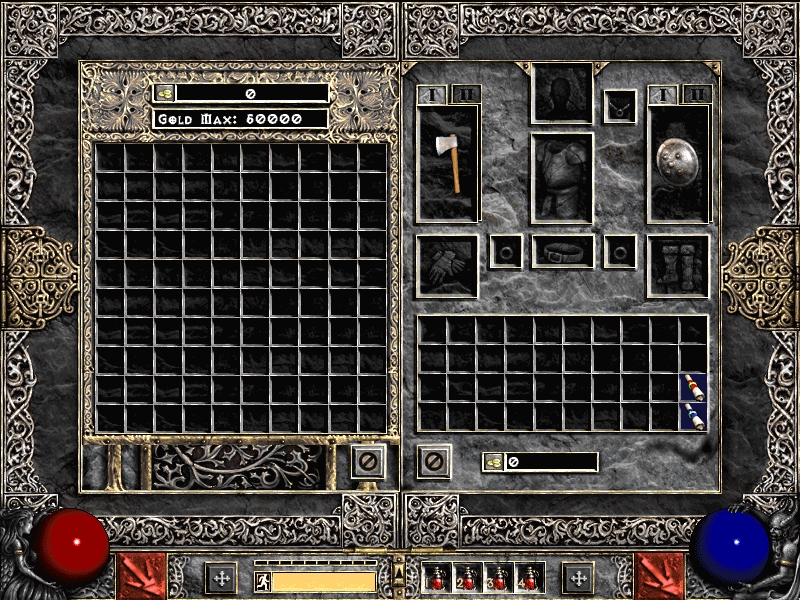Open the left attack skill next to the red orb
The image size is (800, 600).
coord(140,577)
